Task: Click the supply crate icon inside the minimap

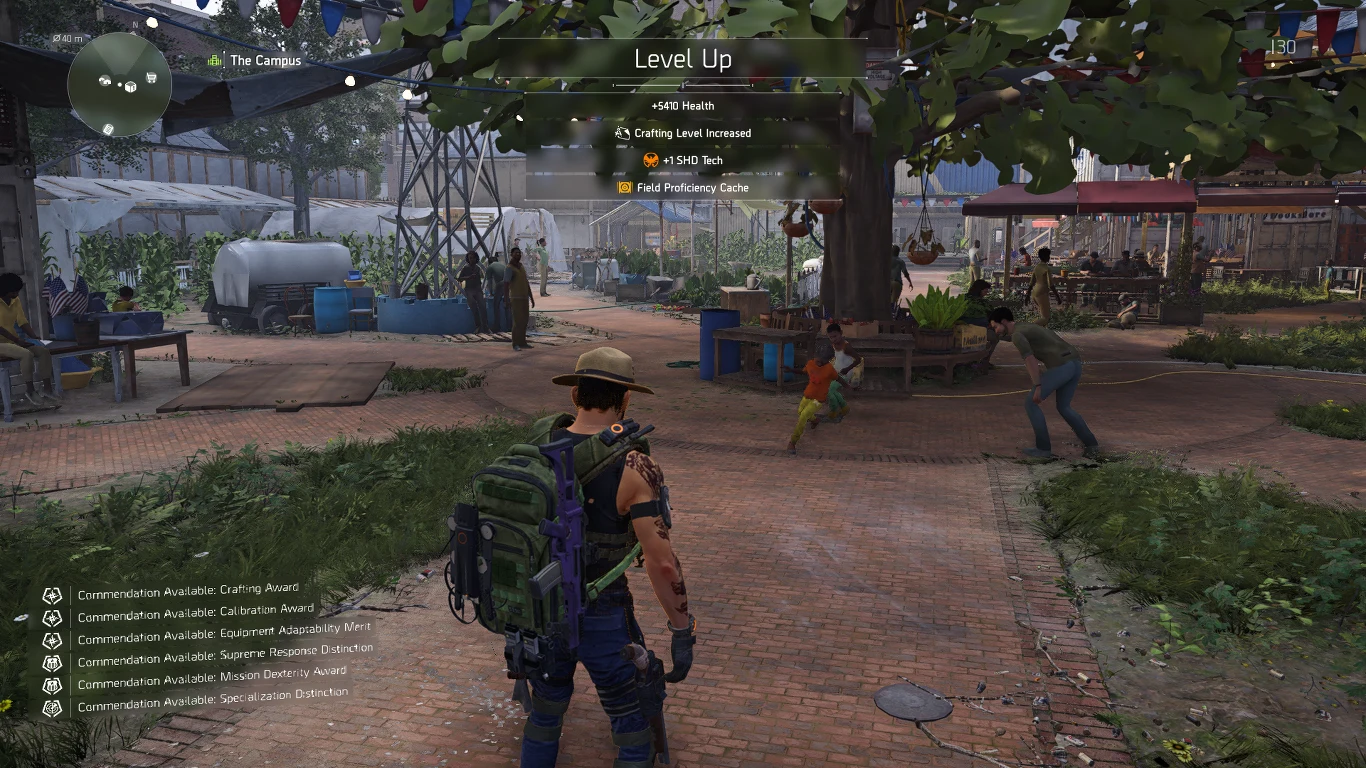Action: (130, 87)
